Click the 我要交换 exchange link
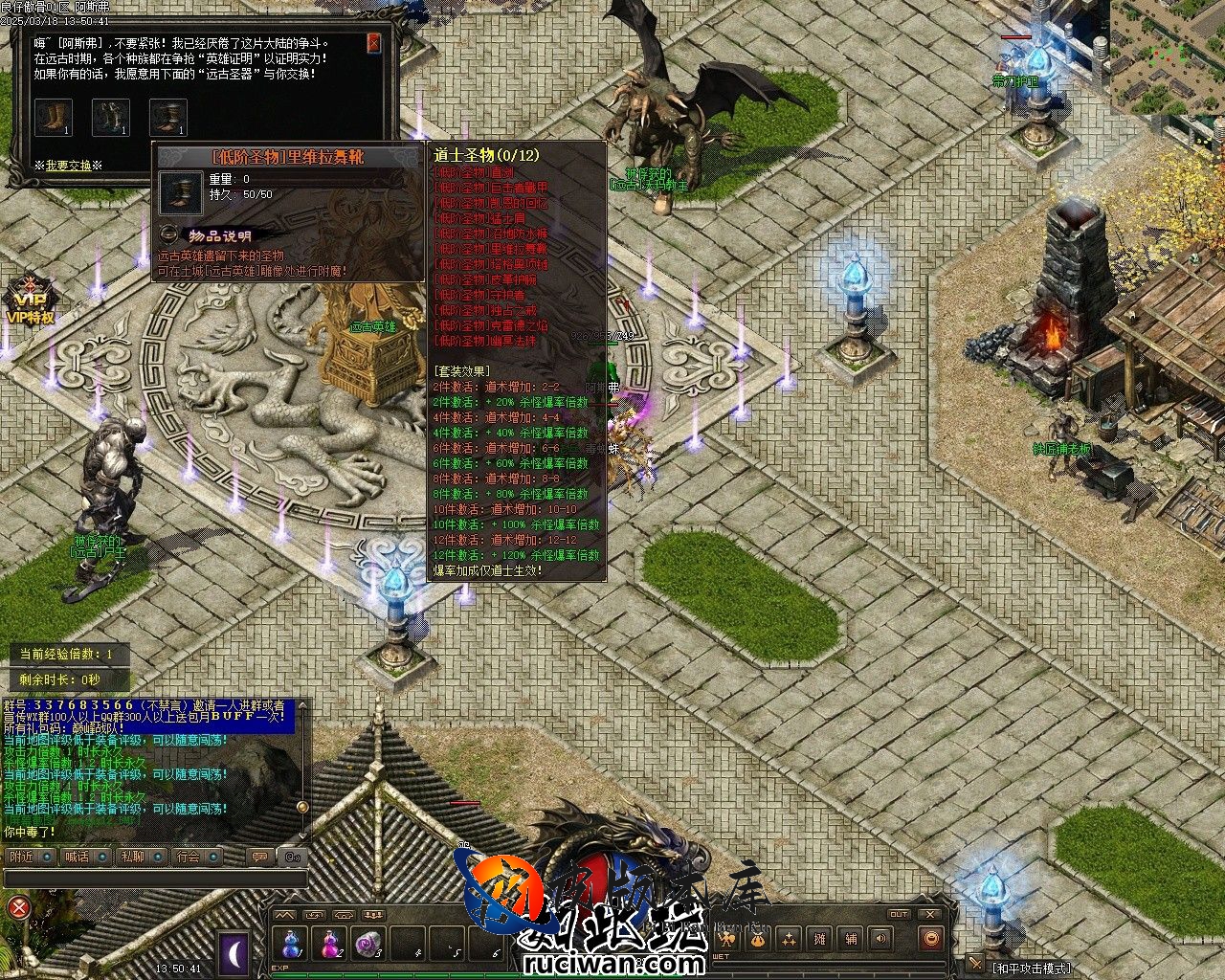Image resolution: width=1225 pixels, height=980 pixels. [68, 166]
